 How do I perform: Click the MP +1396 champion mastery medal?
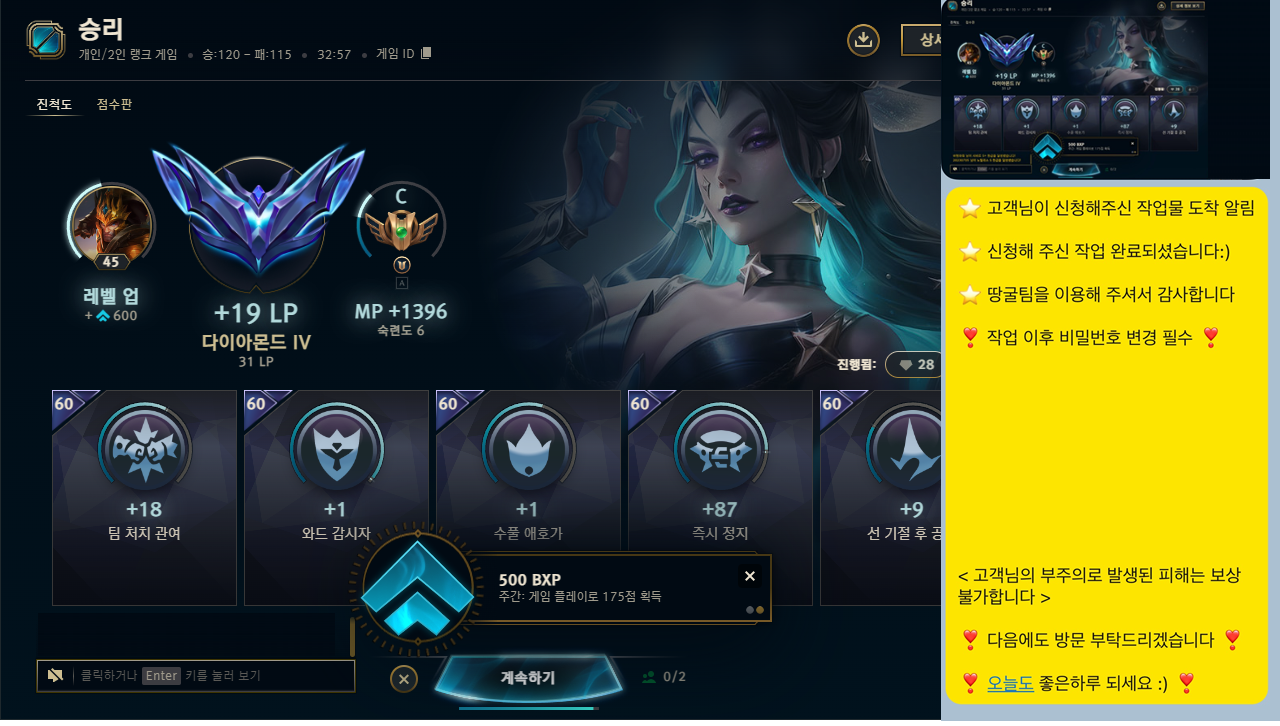point(400,230)
